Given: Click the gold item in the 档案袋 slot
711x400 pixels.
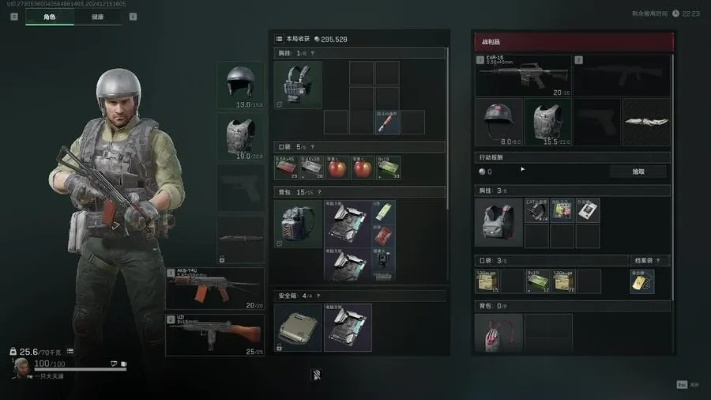Looking at the screenshot, I should coord(639,283).
